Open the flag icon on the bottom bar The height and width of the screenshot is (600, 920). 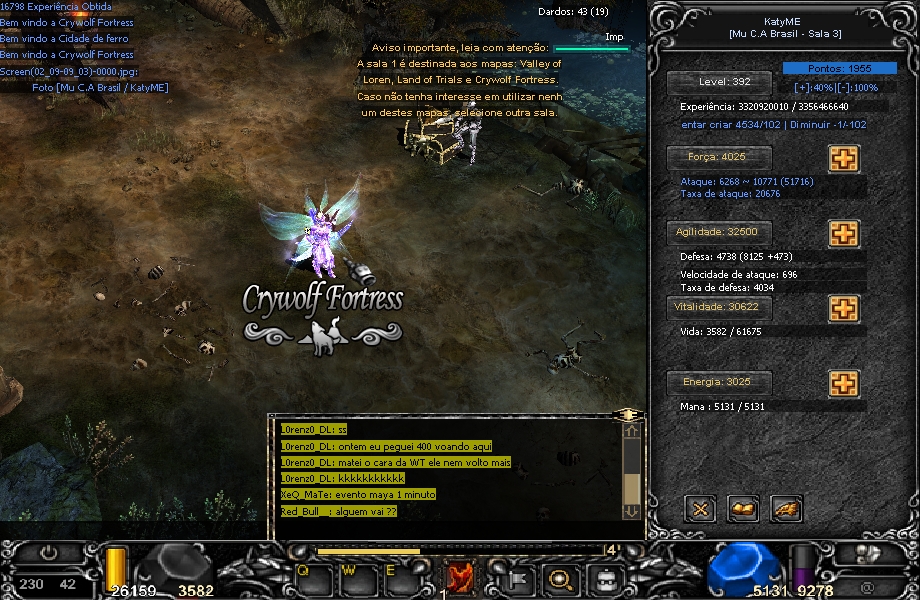(x=518, y=578)
